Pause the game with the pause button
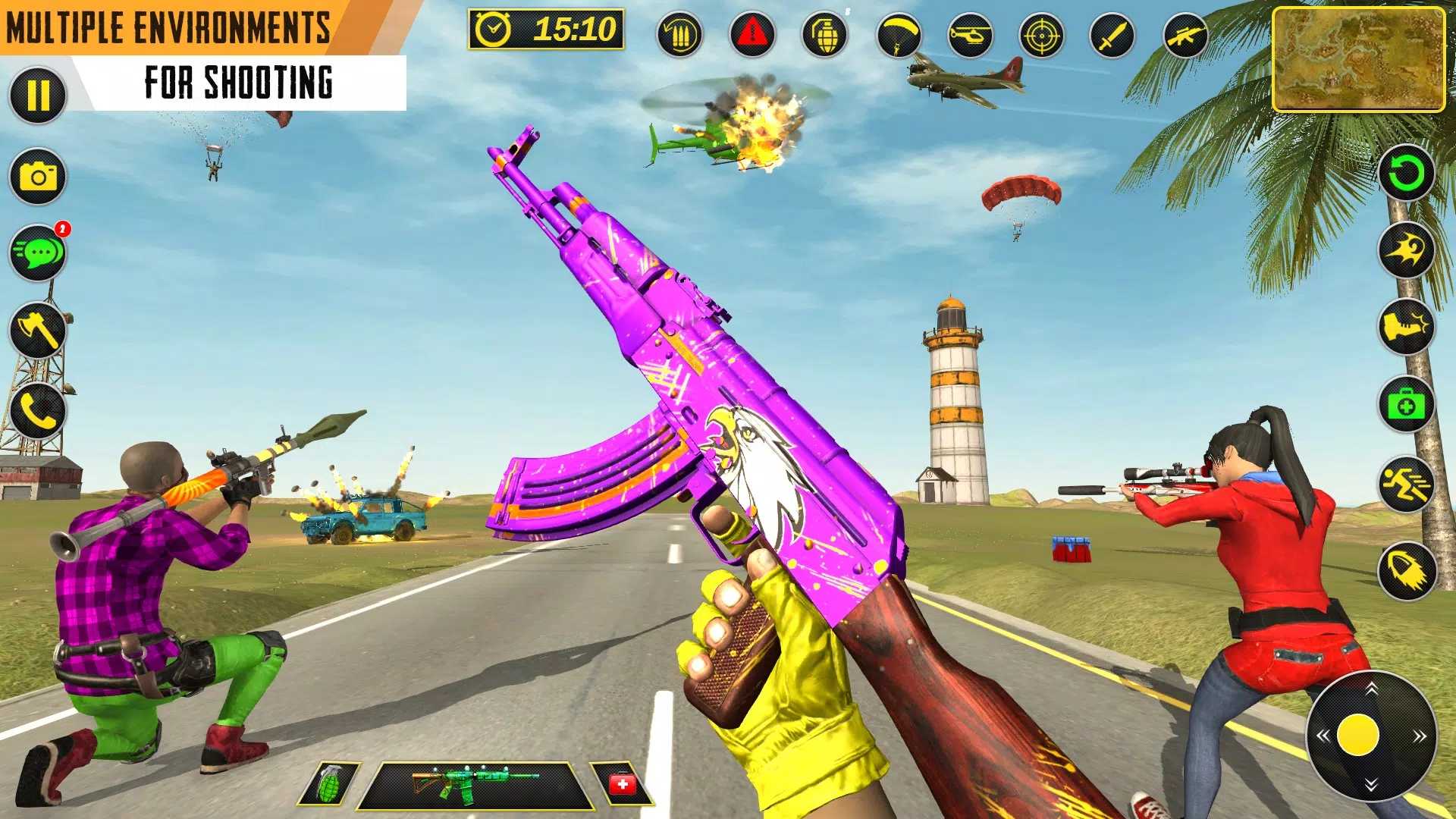This screenshot has height=819, width=1456. 36,96
